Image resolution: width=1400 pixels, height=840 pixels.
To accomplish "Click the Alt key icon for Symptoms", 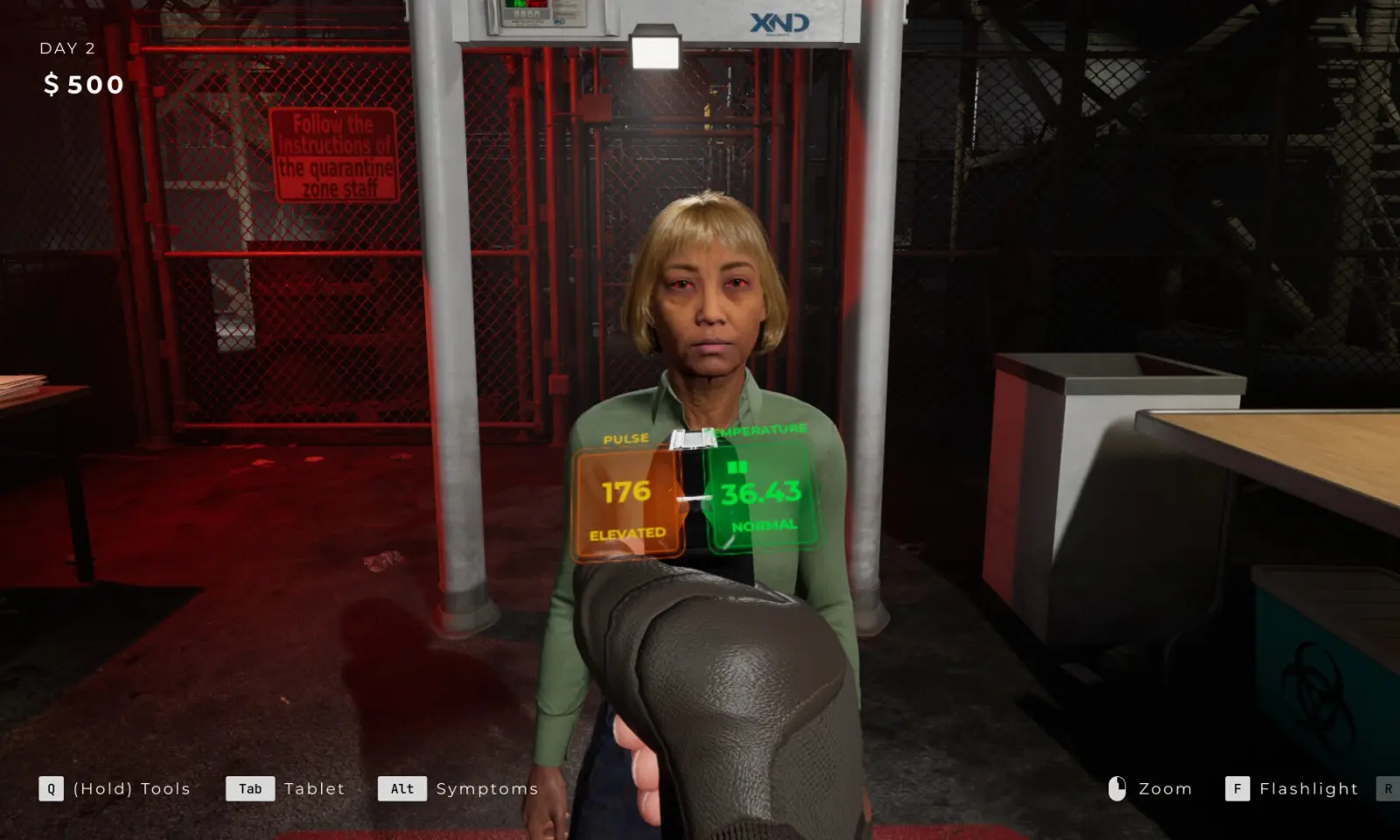I will 401,788.
